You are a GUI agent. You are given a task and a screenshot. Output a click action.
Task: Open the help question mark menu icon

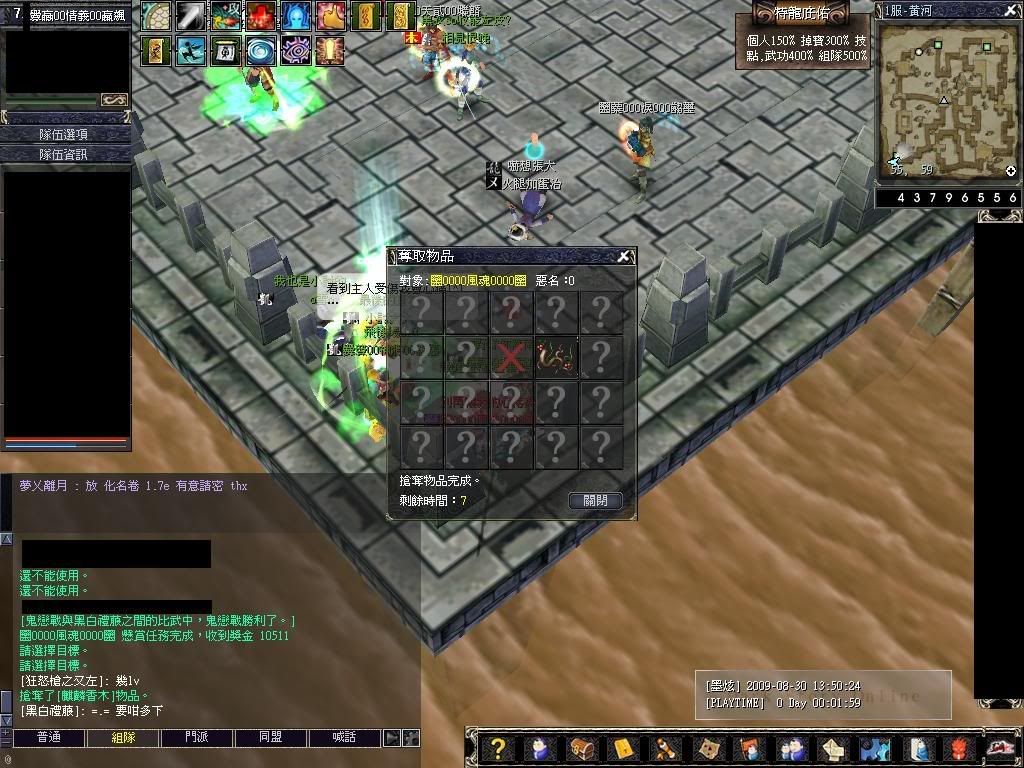tap(497, 748)
